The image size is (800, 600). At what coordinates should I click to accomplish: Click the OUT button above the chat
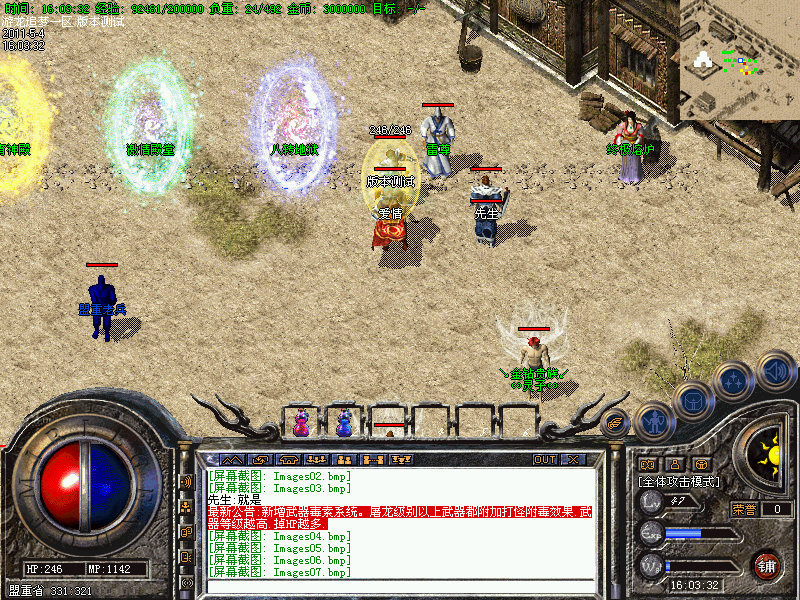544,460
